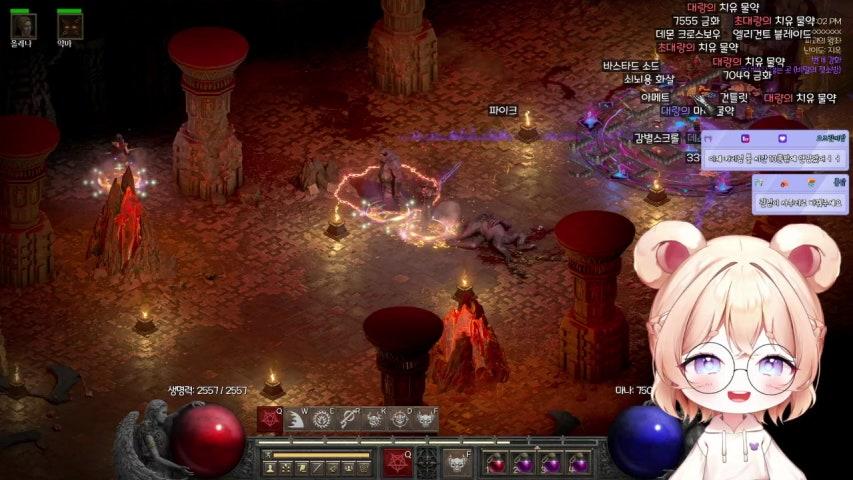The width and height of the screenshot is (853, 480).
Task: Activate the skill bound to D
Action: [x=400, y=419]
